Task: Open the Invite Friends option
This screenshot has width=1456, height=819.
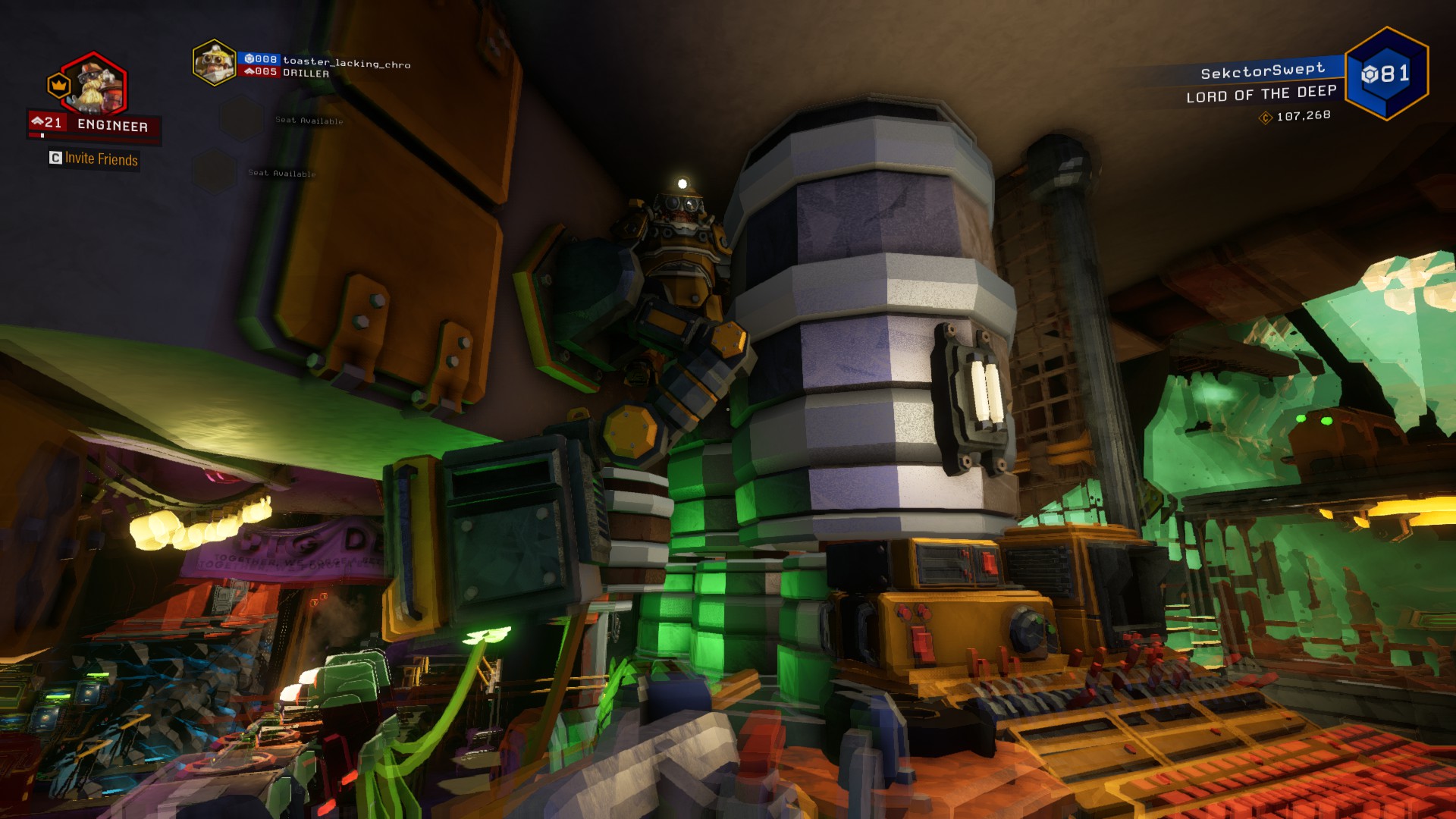Action: 94,158
